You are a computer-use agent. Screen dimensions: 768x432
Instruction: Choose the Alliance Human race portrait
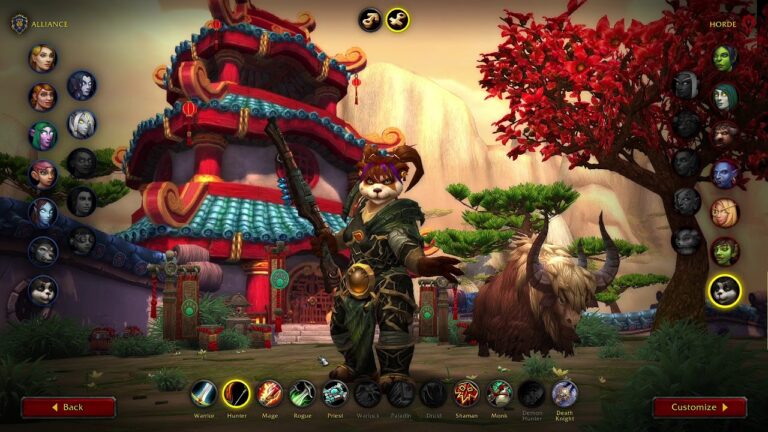tap(42, 58)
